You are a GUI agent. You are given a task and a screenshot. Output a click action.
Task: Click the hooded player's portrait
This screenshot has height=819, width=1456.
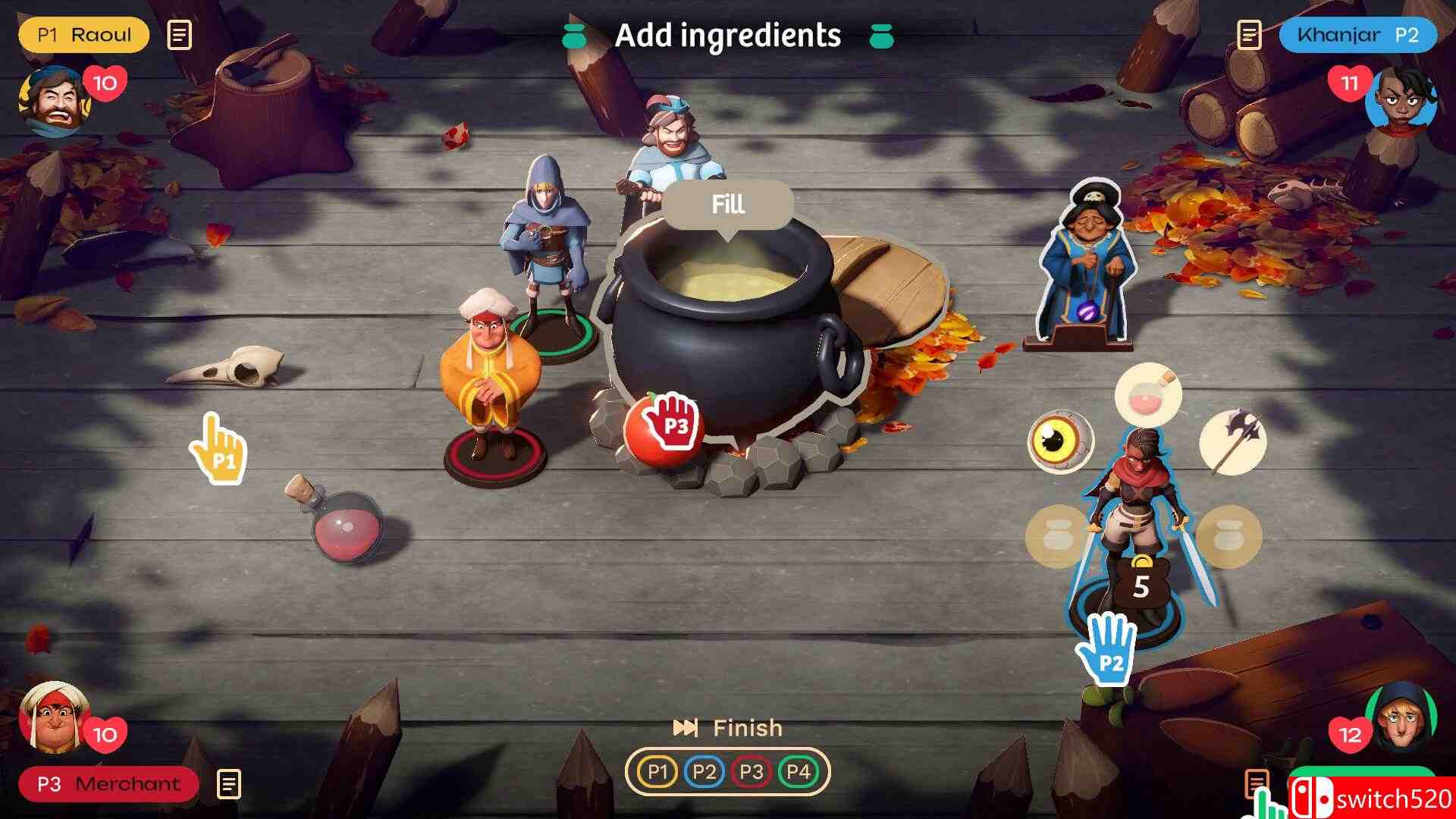pos(1401,717)
